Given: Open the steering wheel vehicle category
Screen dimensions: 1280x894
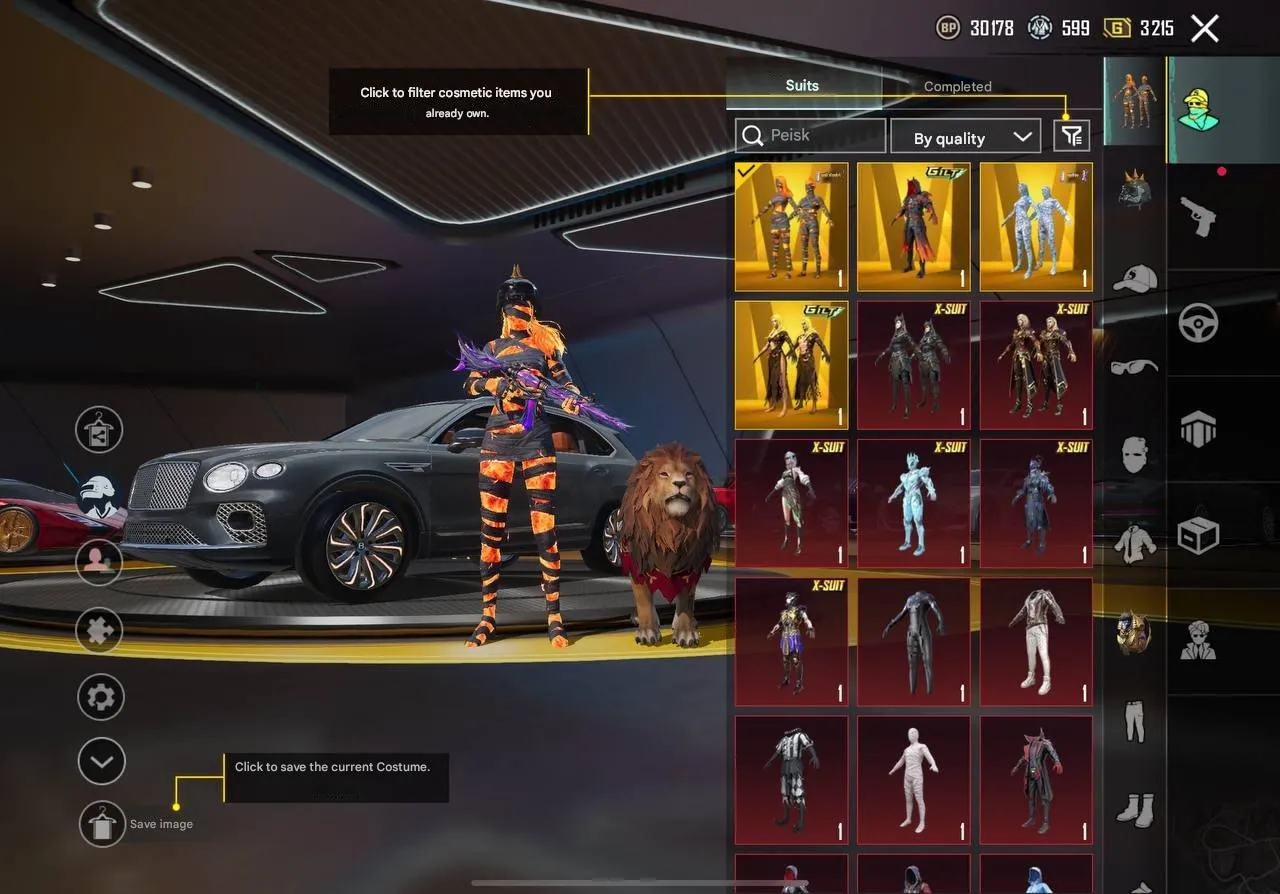Looking at the screenshot, I should tap(1200, 321).
